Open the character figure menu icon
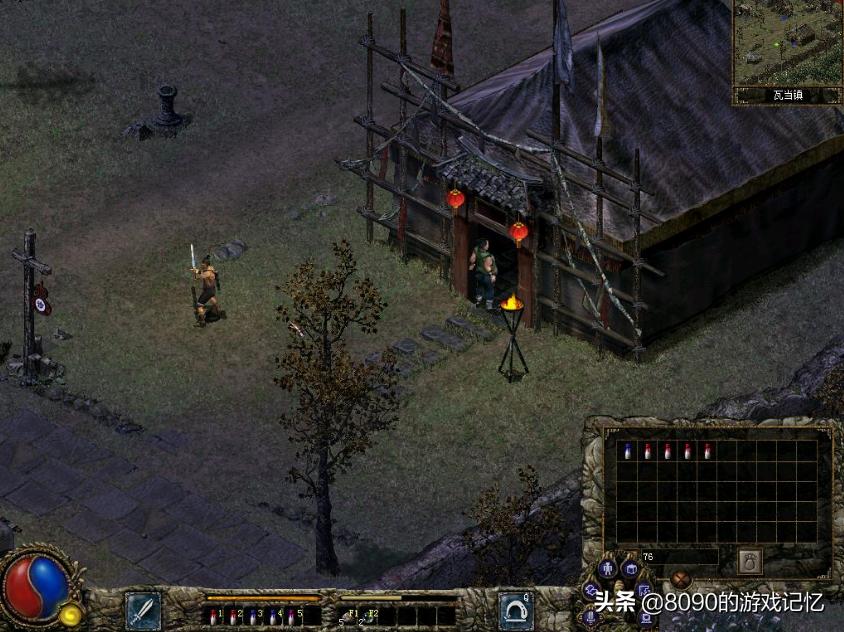The height and width of the screenshot is (632, 844). 607,570
